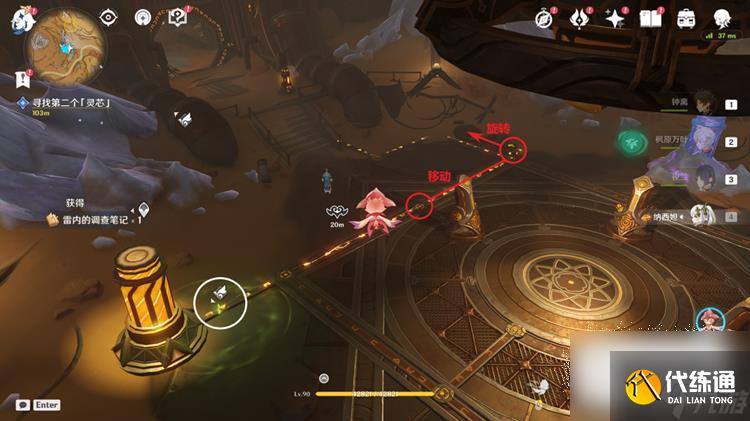Open the compass events icon
750x421 pixels.
[544, 18]
